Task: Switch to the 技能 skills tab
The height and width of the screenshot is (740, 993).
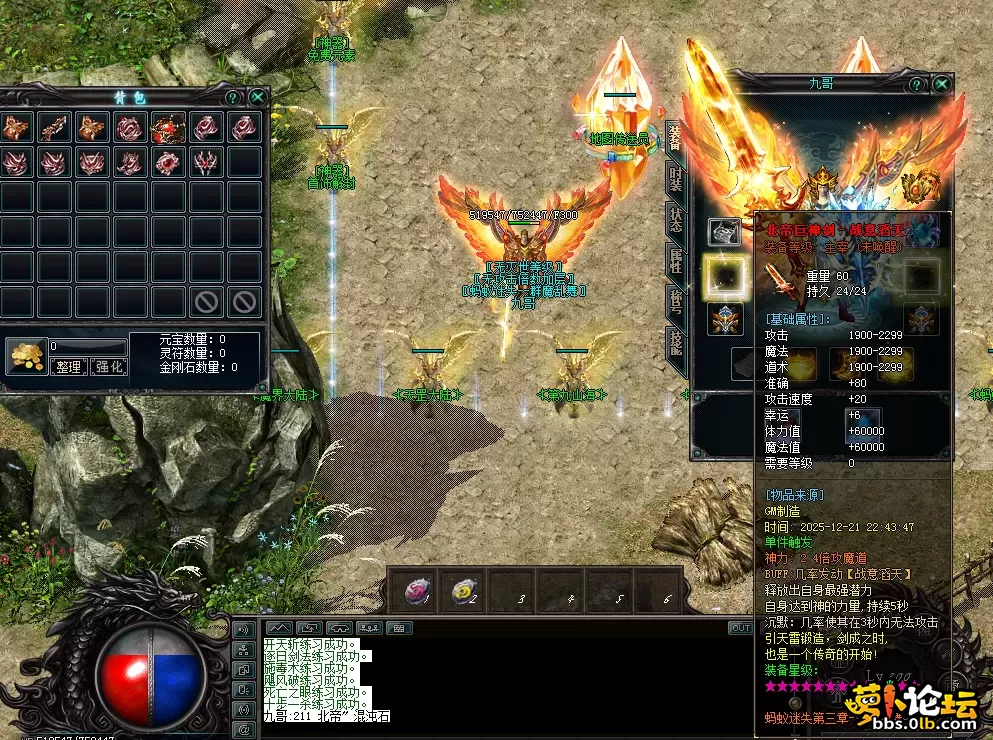Action: 675,342
